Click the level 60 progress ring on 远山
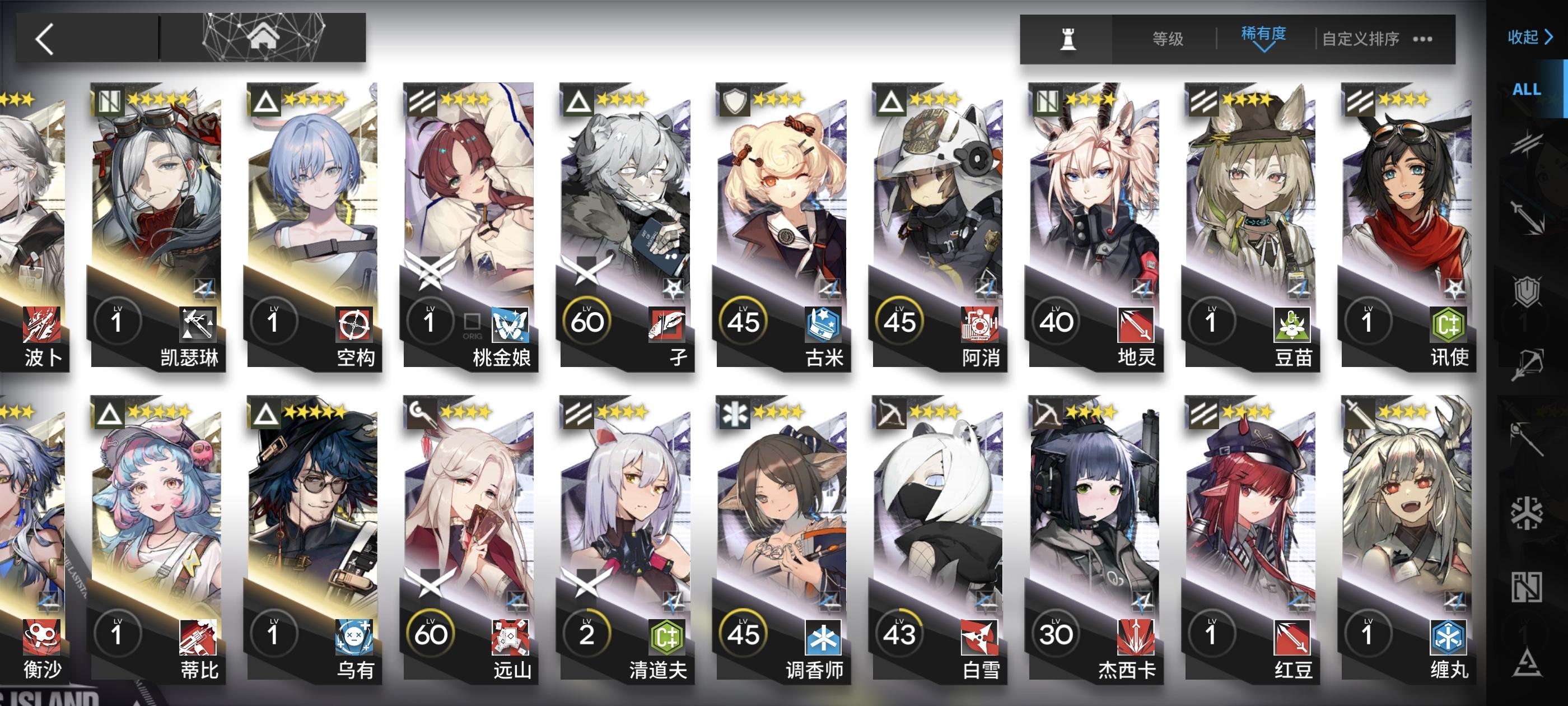 pos(432,634)
